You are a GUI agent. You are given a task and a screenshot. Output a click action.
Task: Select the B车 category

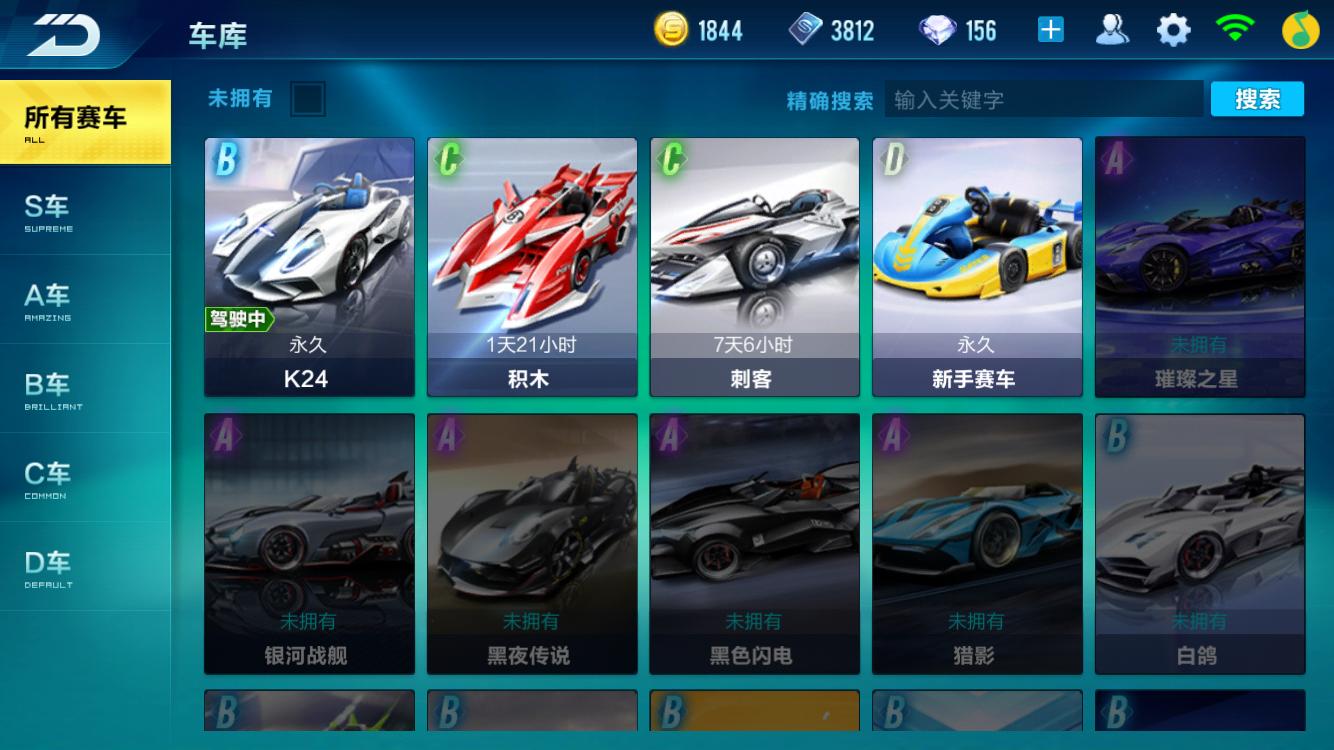84,389
